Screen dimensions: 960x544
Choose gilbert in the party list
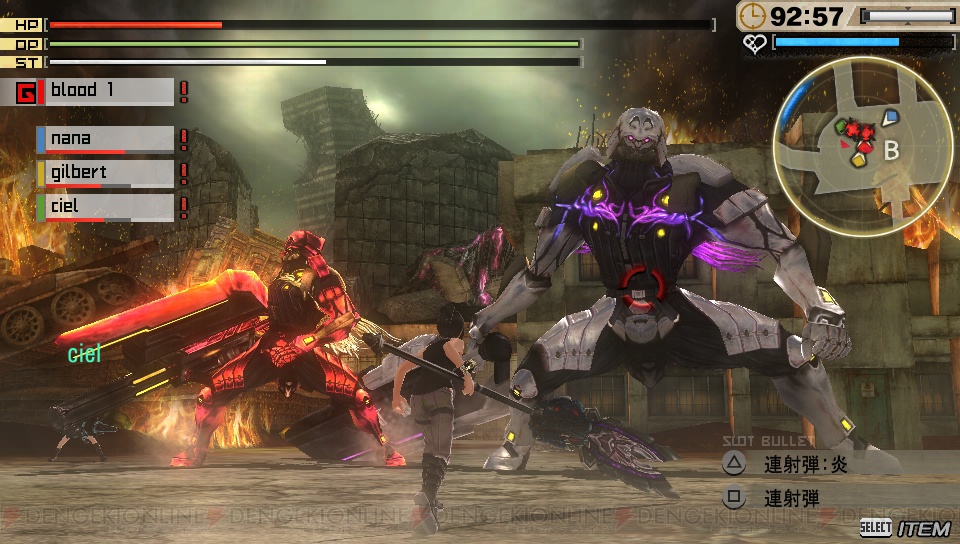(105, 174)
